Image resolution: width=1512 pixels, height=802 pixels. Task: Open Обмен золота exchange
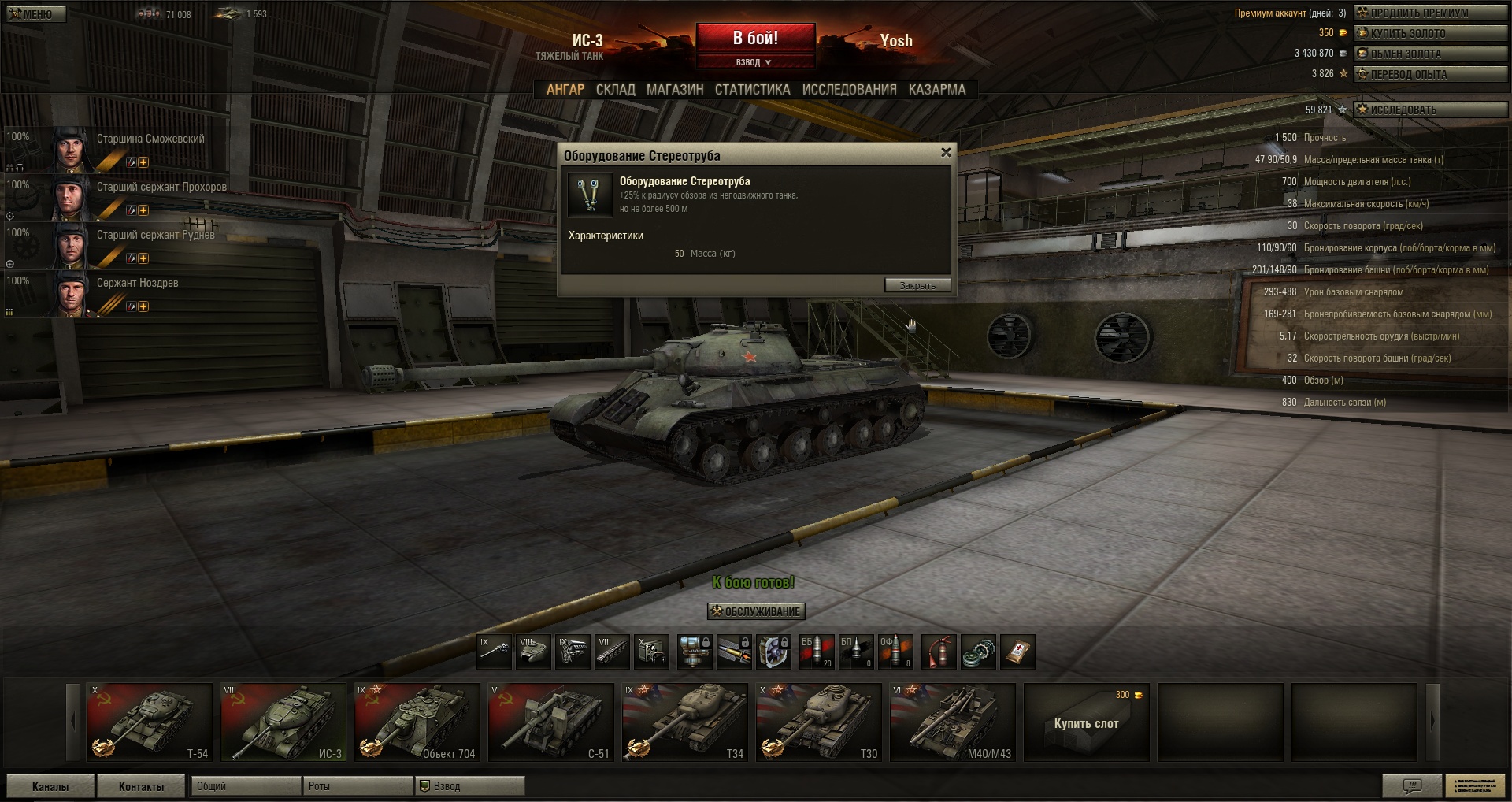(x=1429, y=54)
